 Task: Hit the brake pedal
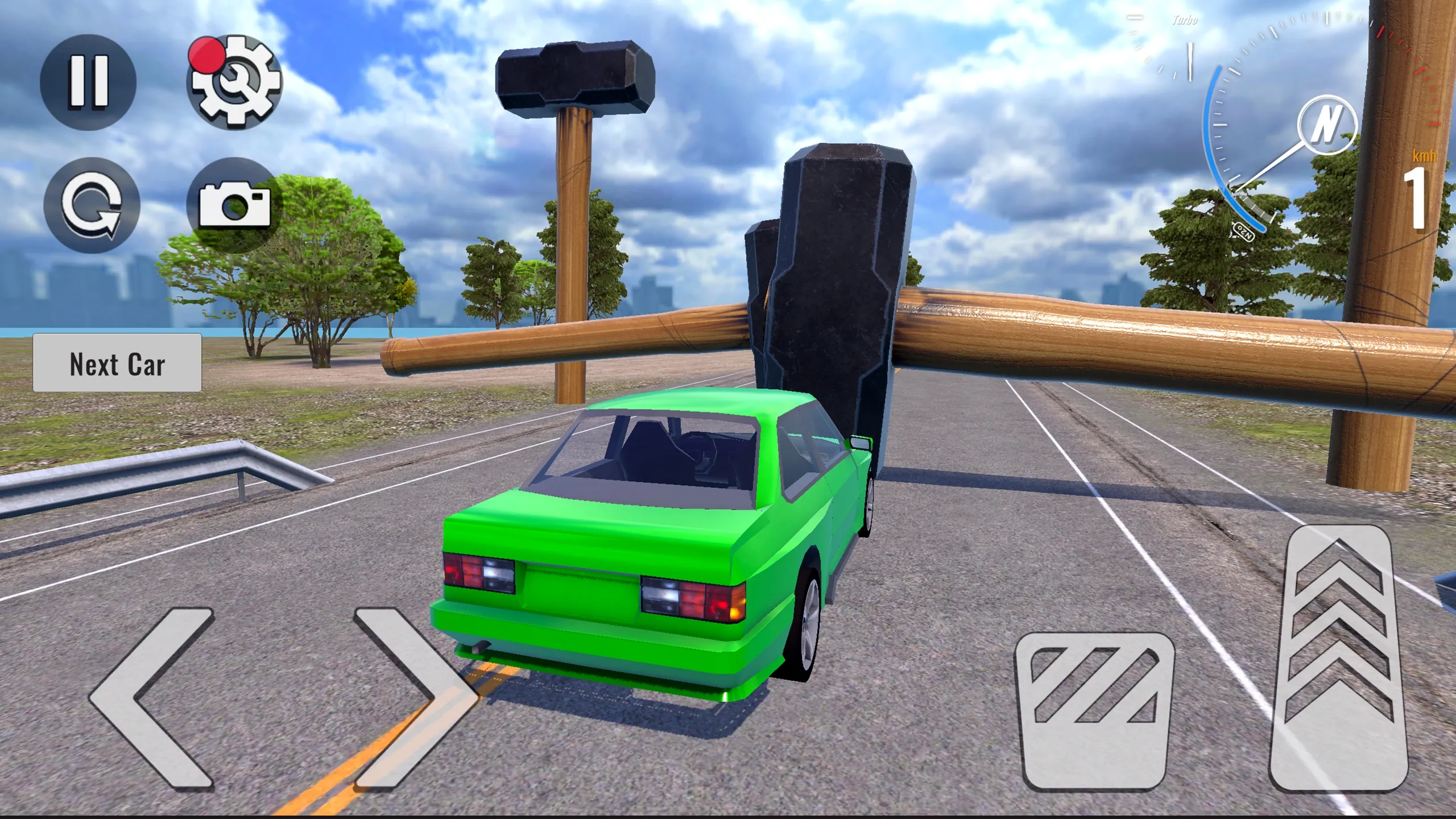click(1095, 711)
